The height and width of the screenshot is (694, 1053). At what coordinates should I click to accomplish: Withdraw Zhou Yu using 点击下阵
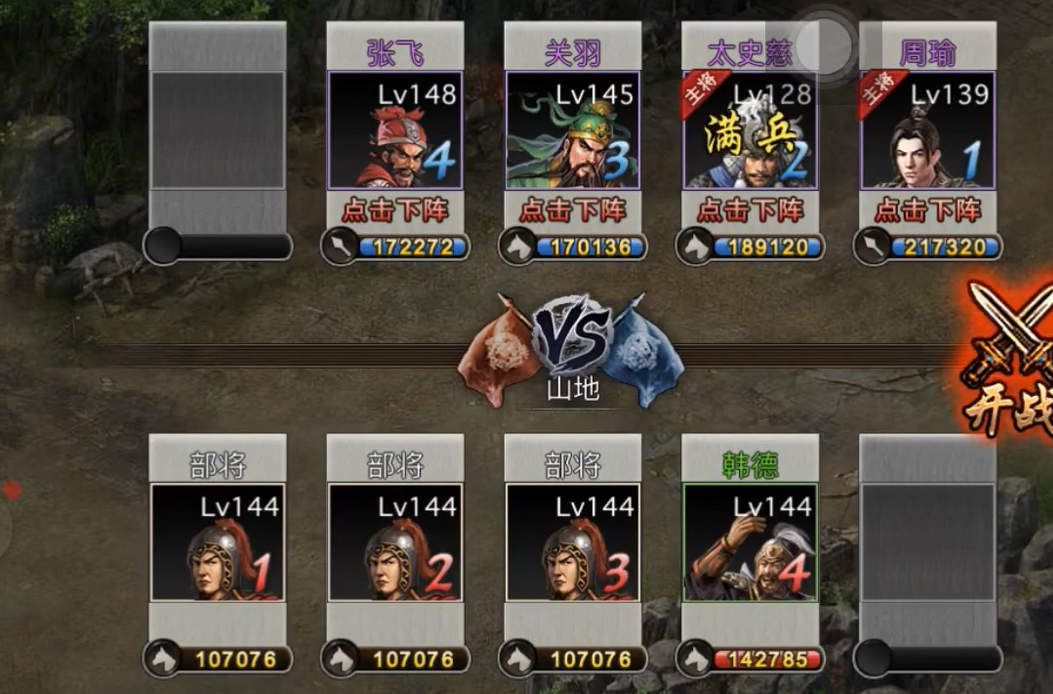click(927, 210)
